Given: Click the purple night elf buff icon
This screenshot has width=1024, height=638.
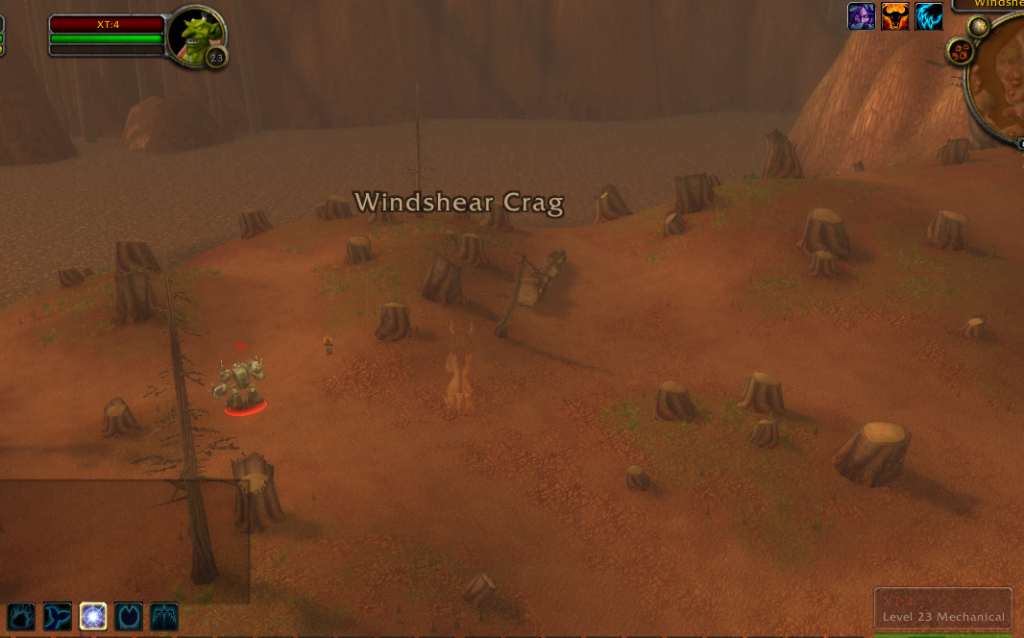Looking at the screenshot, I should click(x=861, y=16).
